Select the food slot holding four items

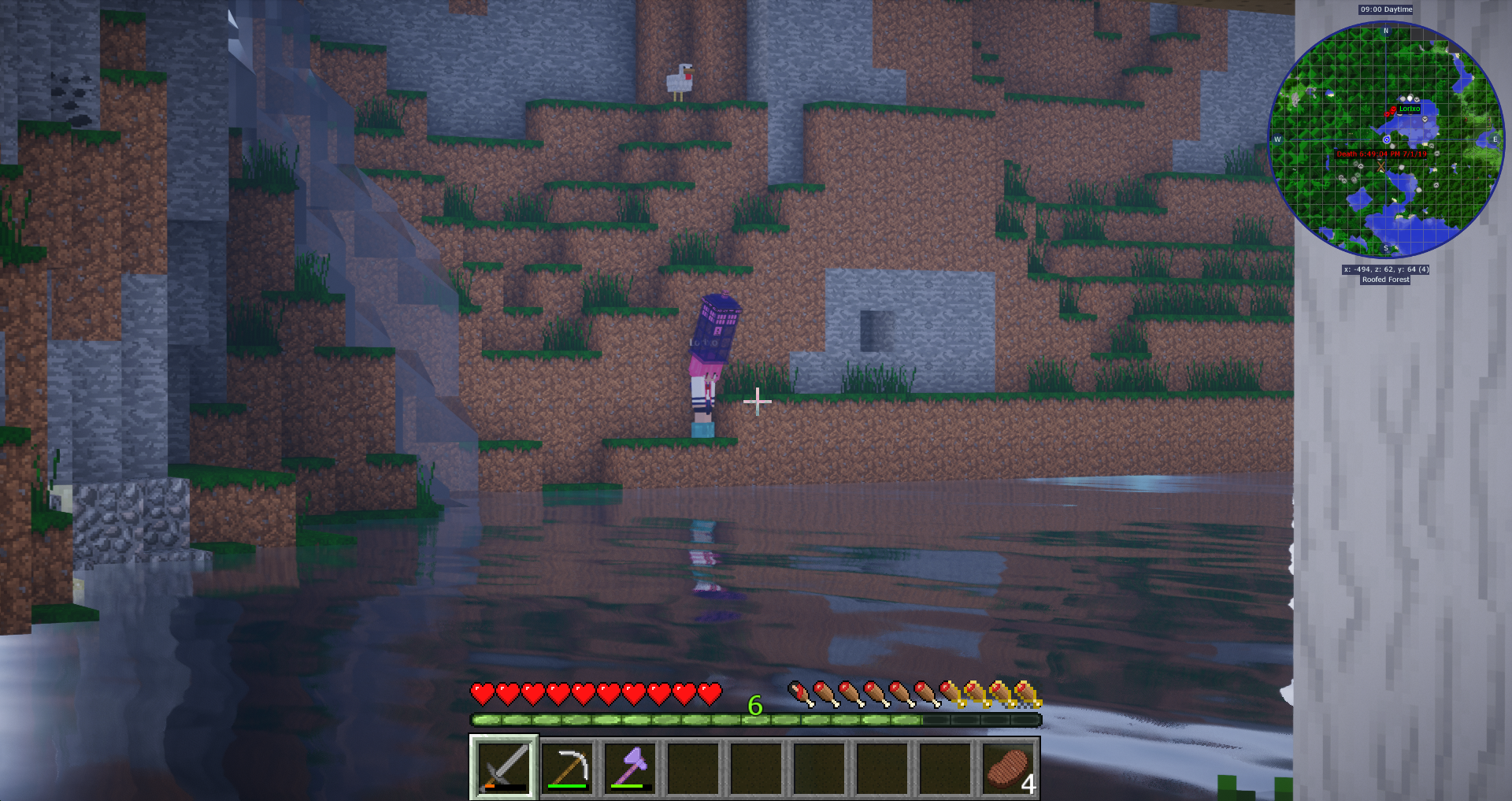[x=1009, y=767]
